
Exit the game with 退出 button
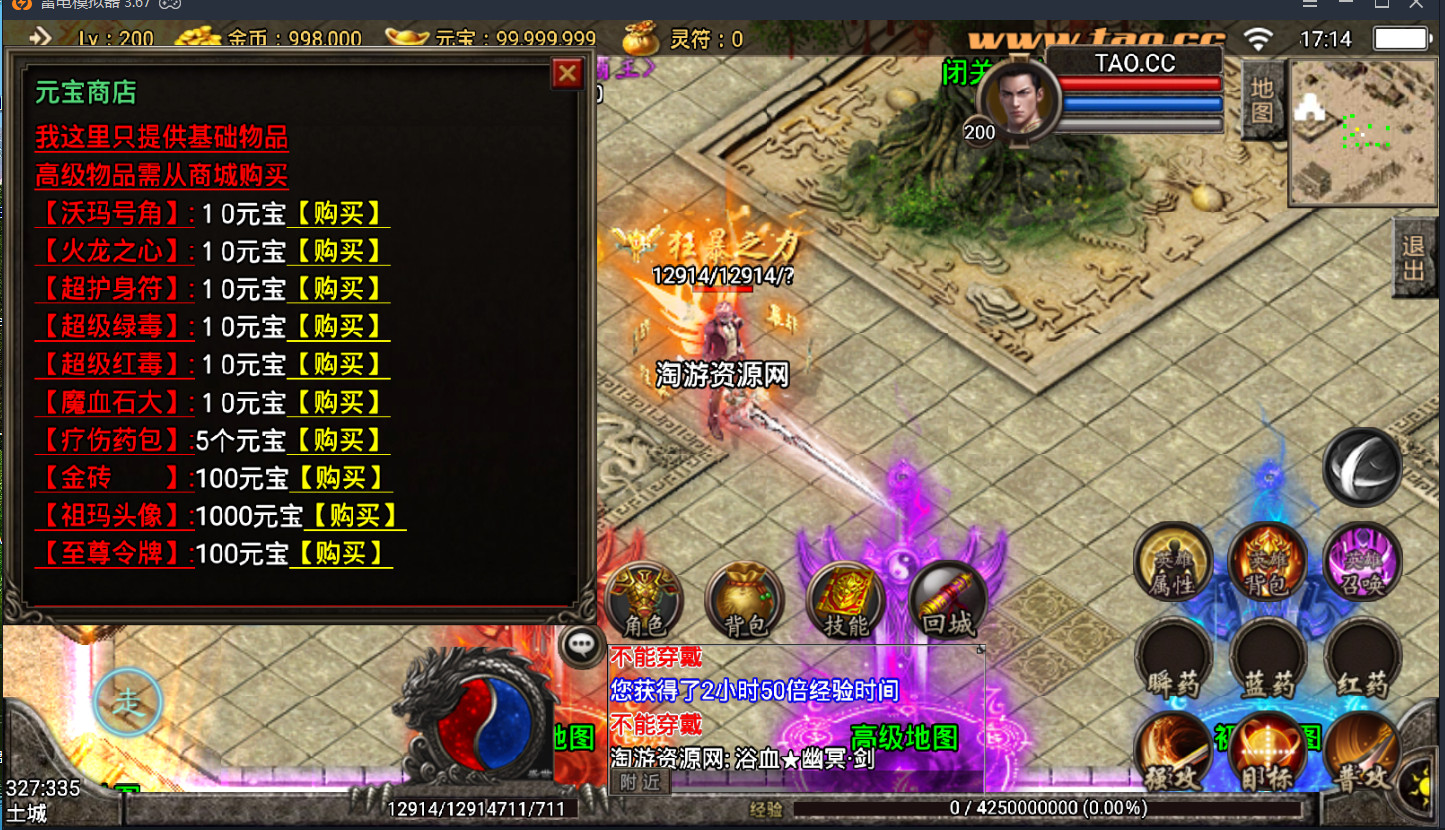click(x=1413, y=258)
